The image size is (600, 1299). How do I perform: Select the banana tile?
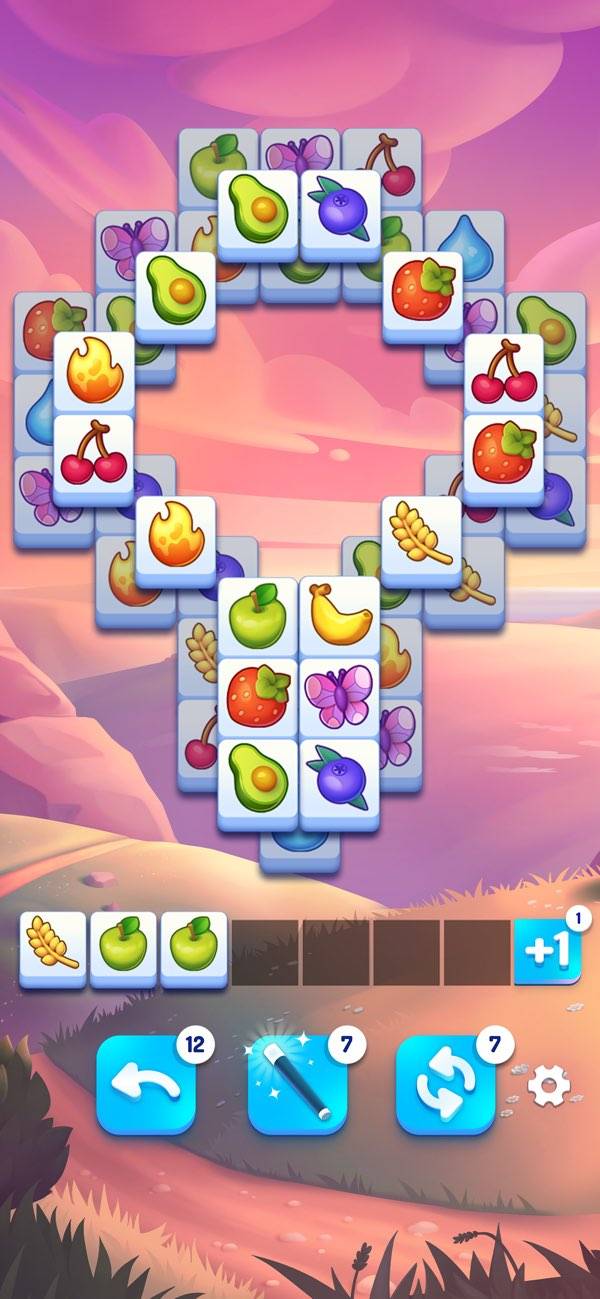click(340, 615)
